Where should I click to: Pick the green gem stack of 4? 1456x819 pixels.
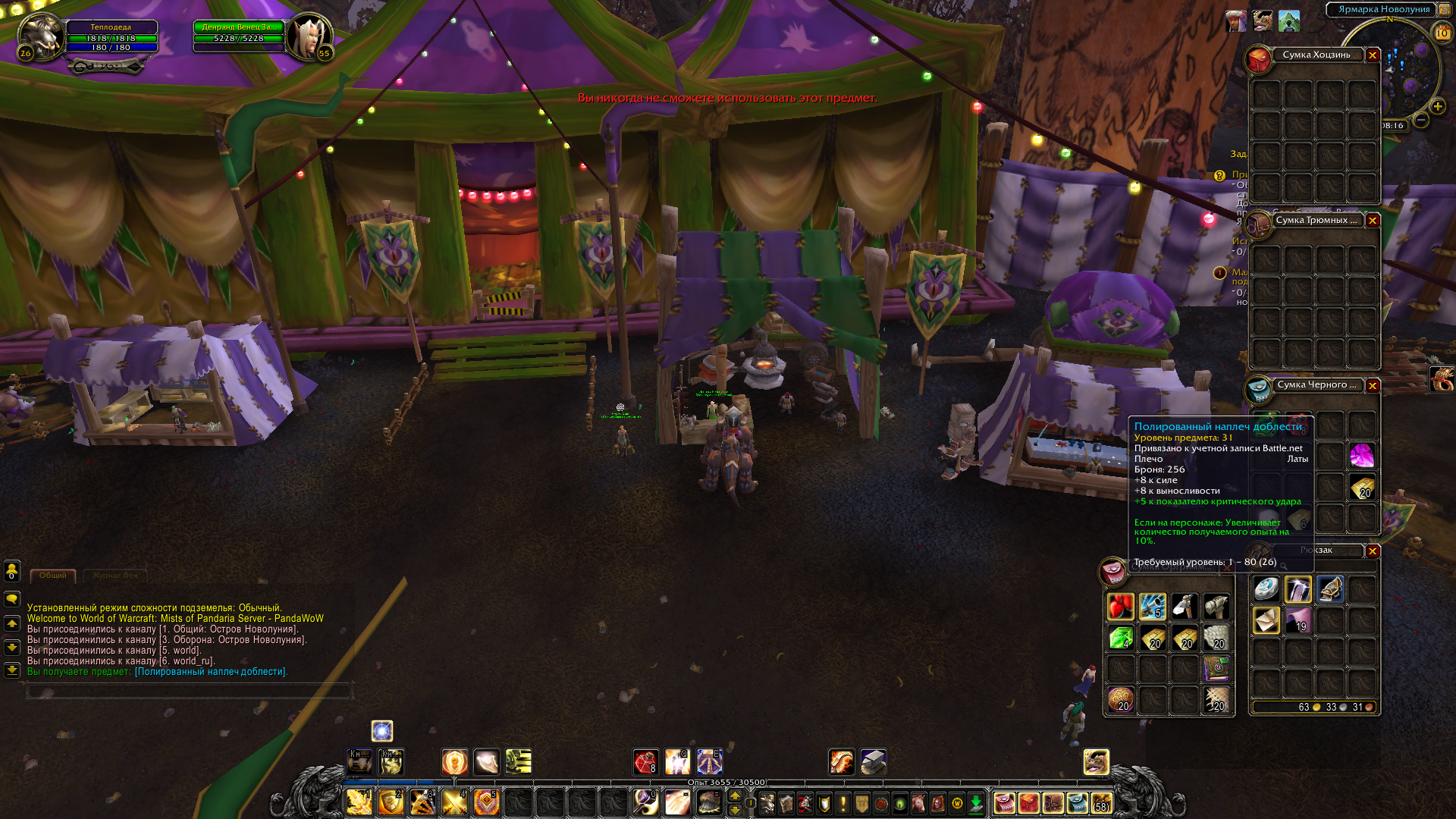coord(1121,639)
